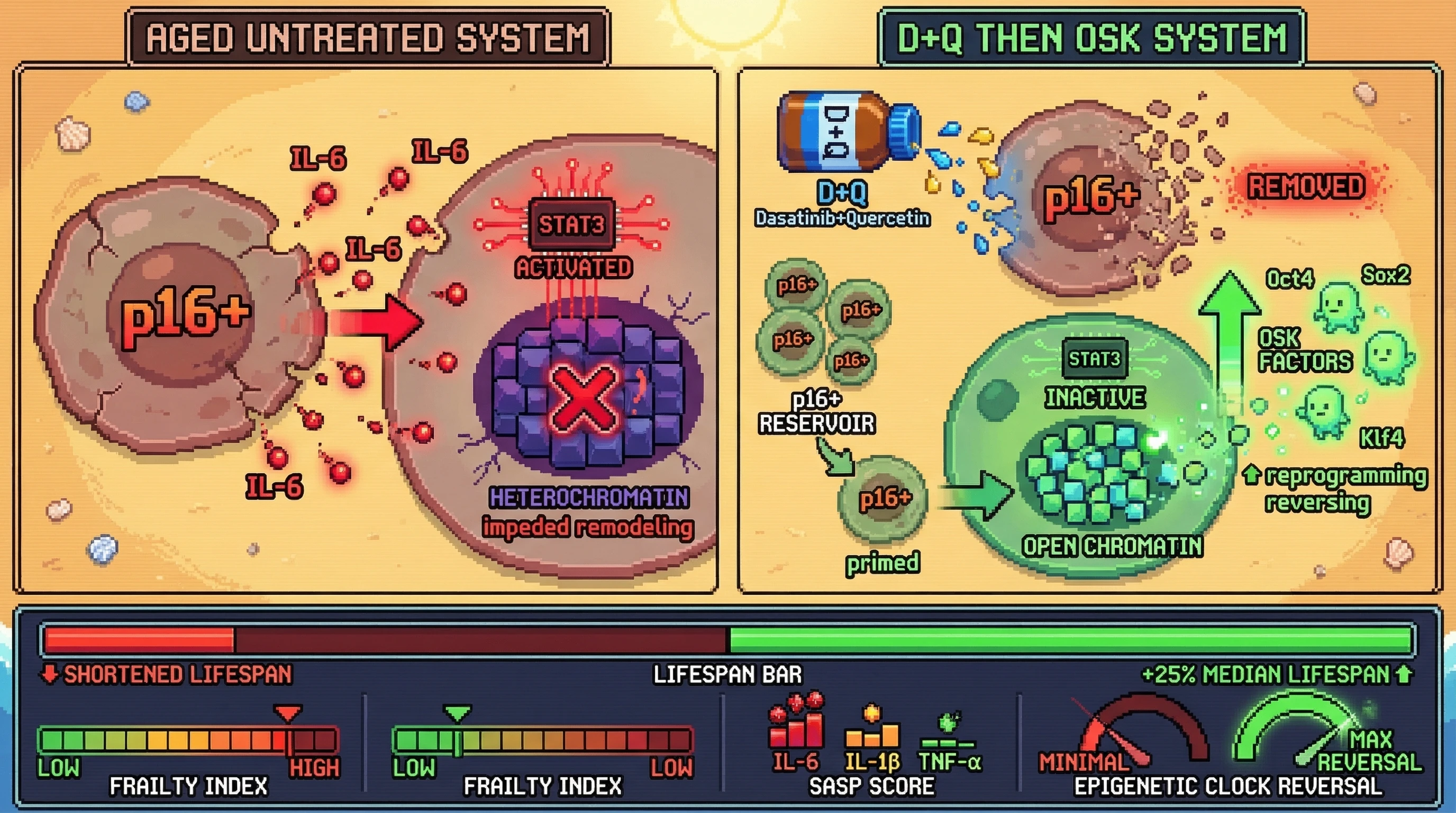Switch to the D+Q Then OSK System tab
Screen dimensions: 1456x813
pos(1091,37)
